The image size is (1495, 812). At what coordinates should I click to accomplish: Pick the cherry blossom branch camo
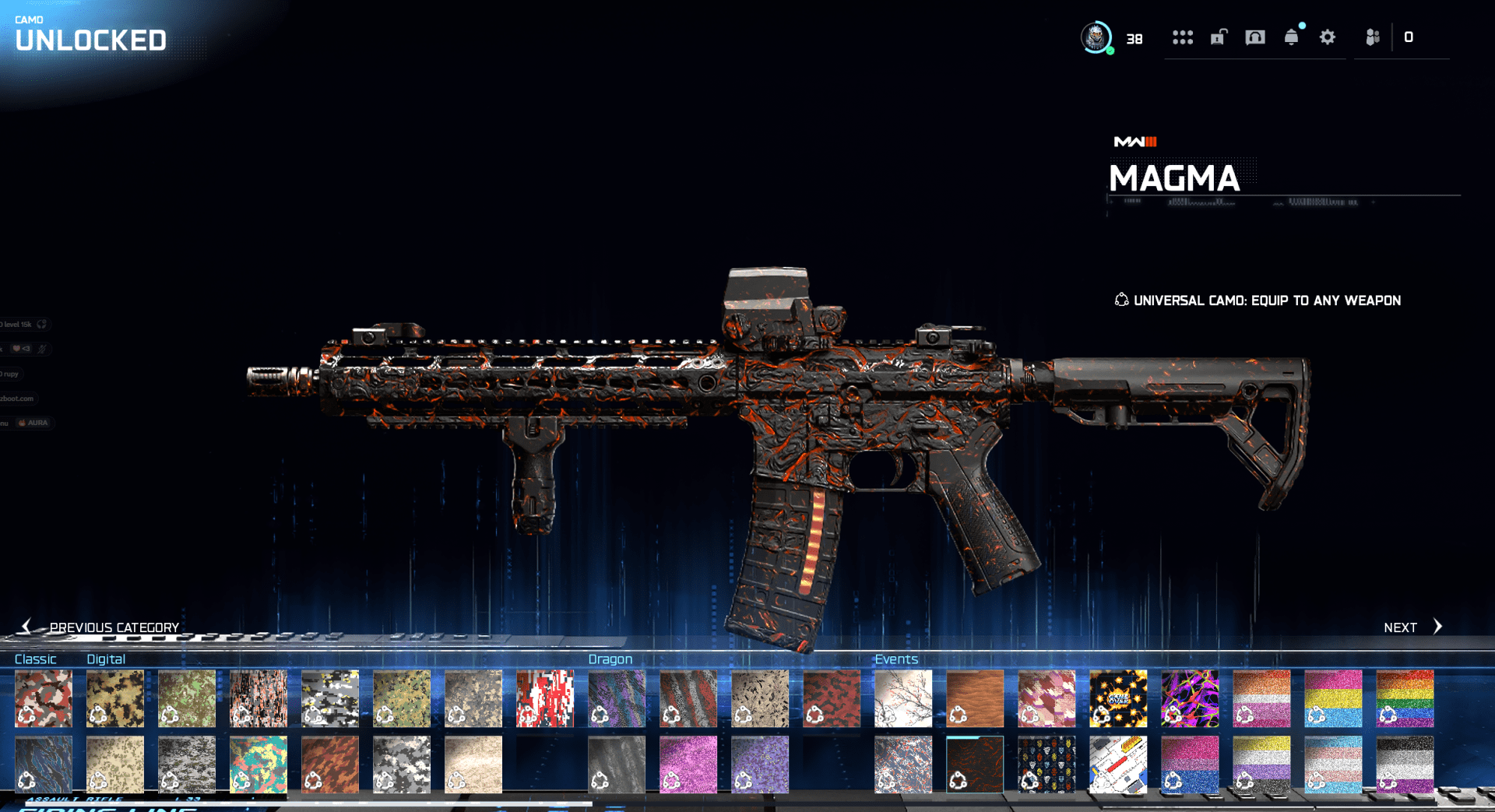click(x=903, y=698)
